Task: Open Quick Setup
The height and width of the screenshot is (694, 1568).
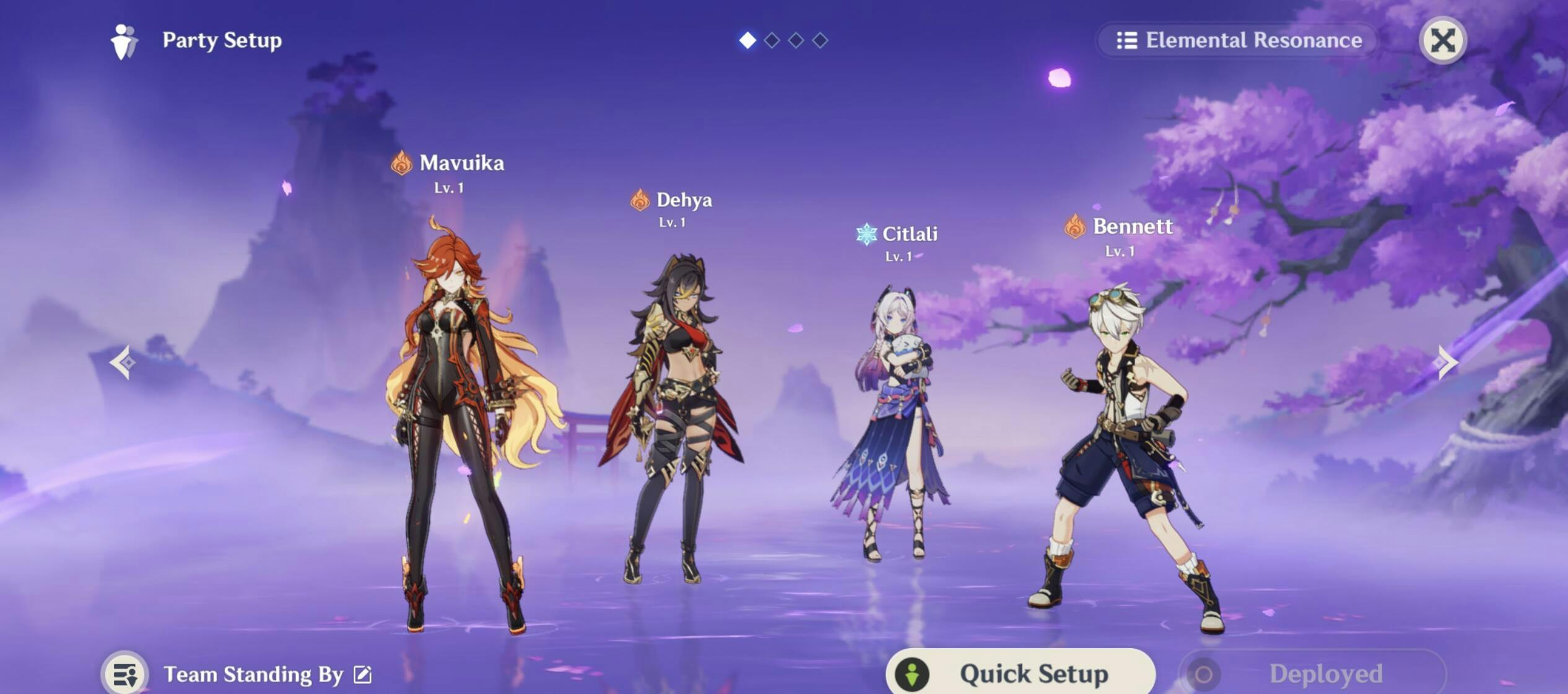Action: [x=1020, y=673]
